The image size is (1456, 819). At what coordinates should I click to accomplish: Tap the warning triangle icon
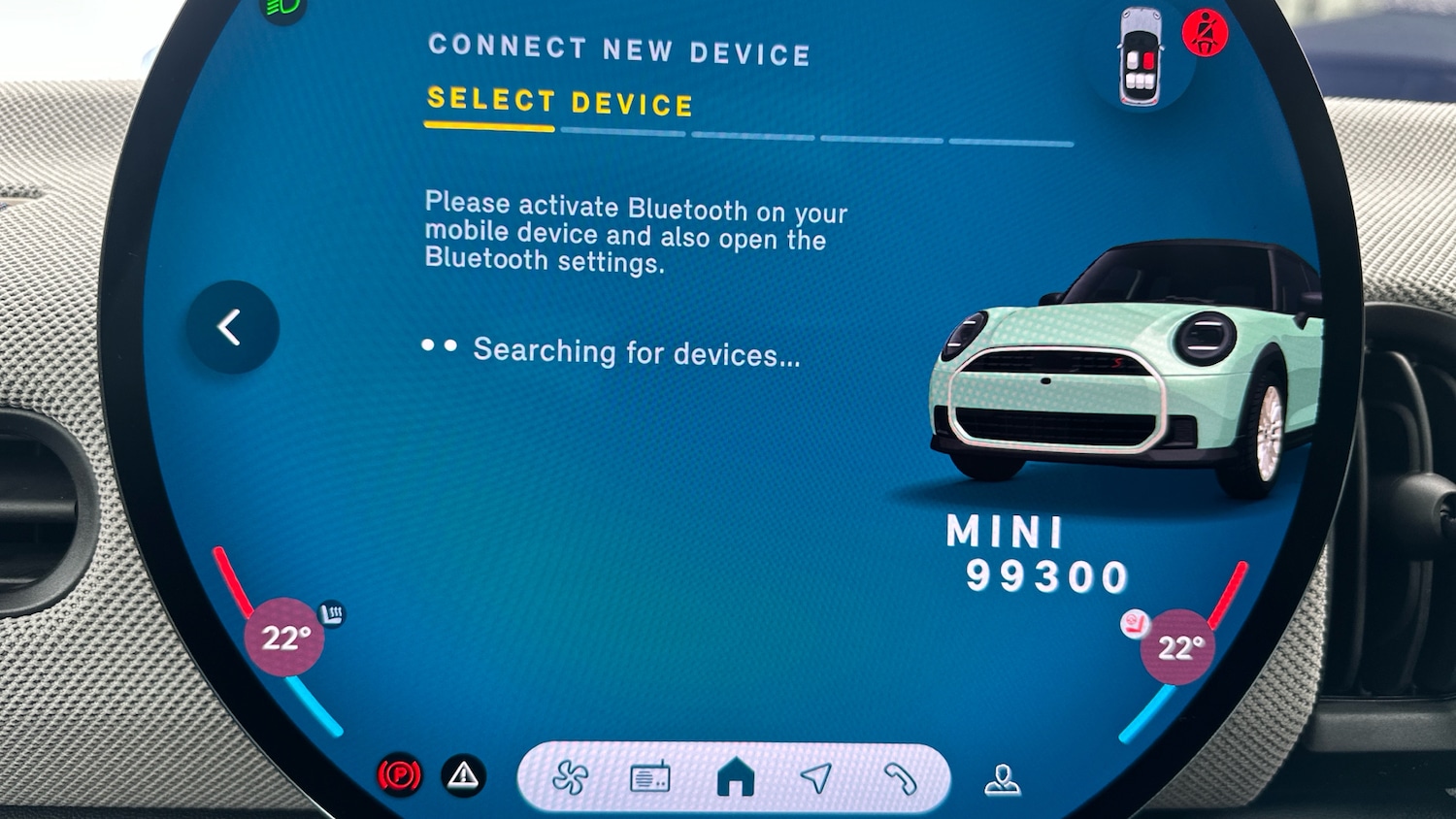coord(464,775)
